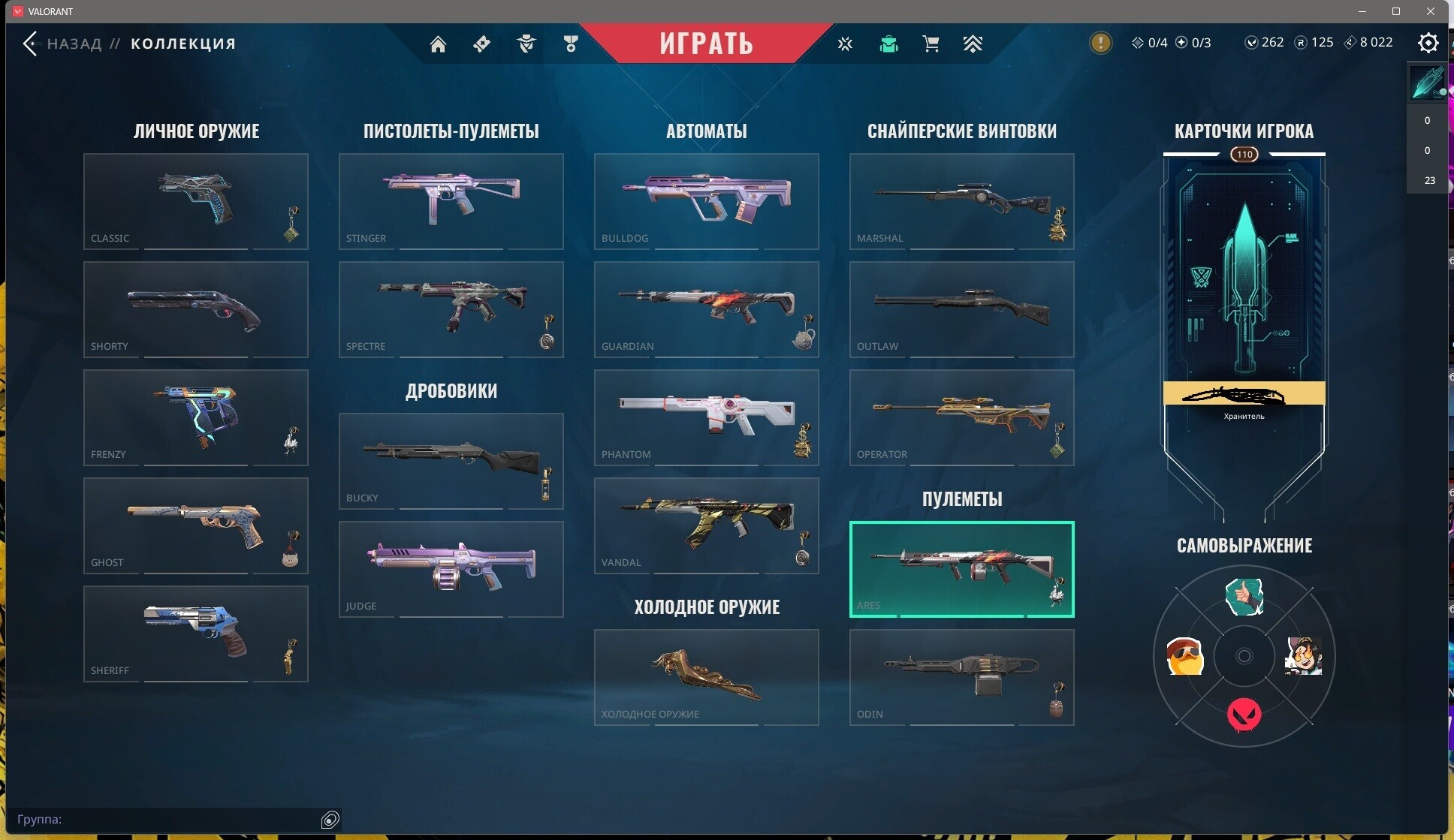
Task: Choose the Operator sniper slot
Action: 961,417
